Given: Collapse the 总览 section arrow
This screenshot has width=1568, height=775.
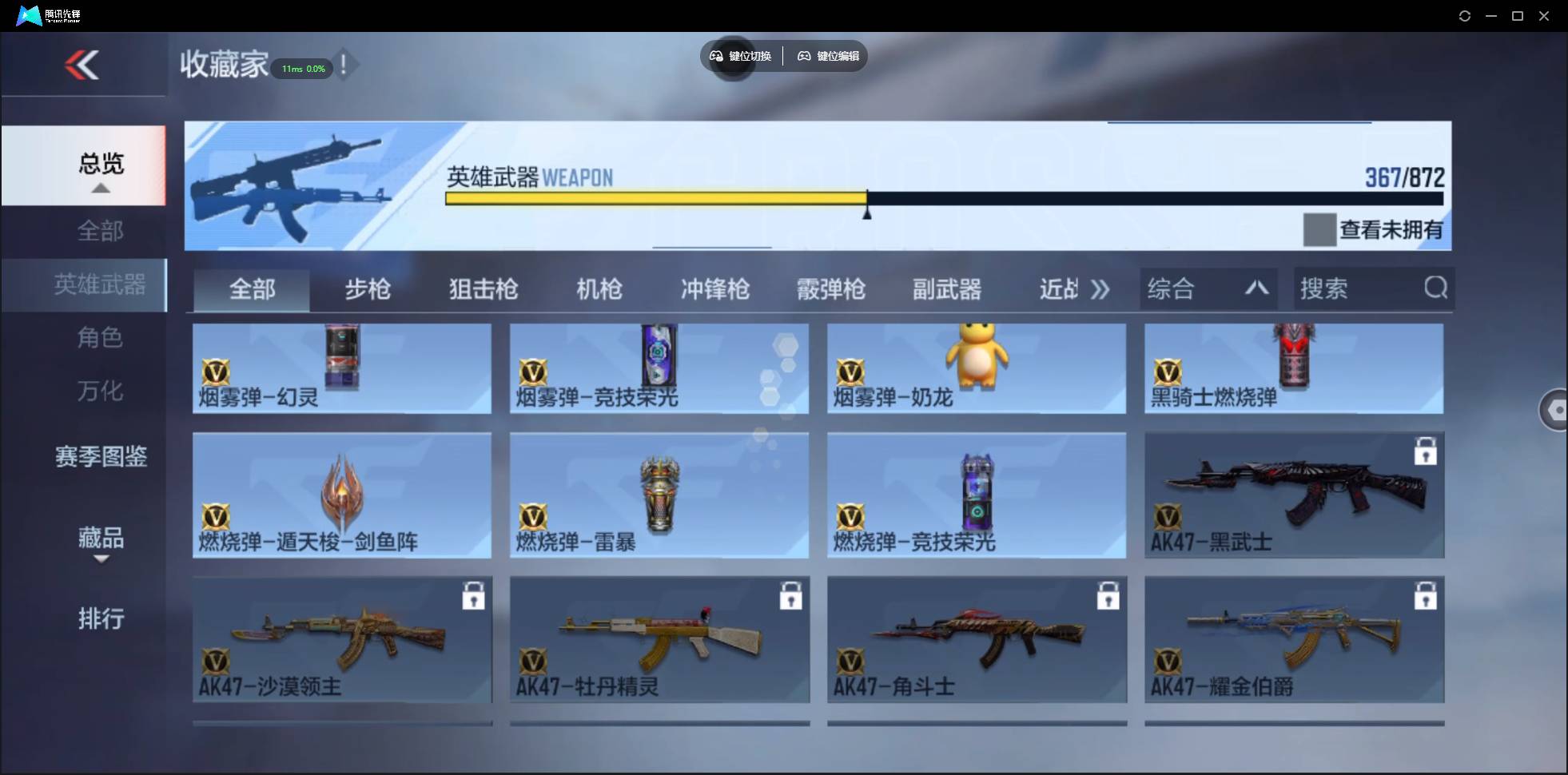Looking at the screenshot, I should 100,188.
